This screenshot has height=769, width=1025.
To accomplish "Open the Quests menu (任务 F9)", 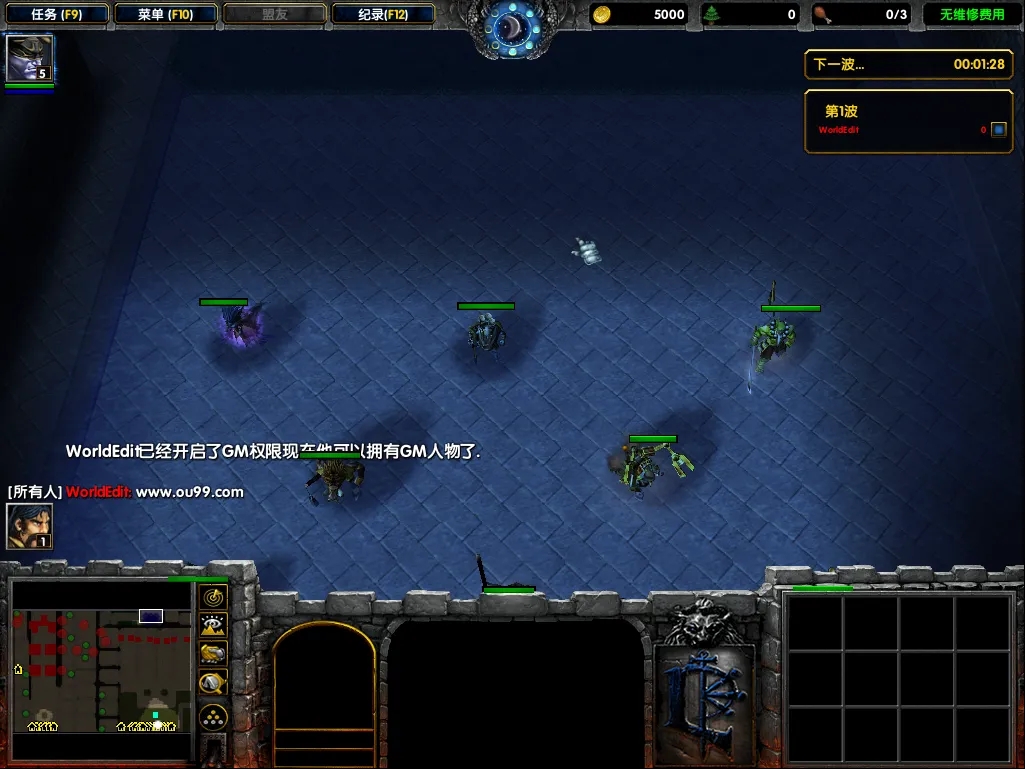I will point(56,15).
